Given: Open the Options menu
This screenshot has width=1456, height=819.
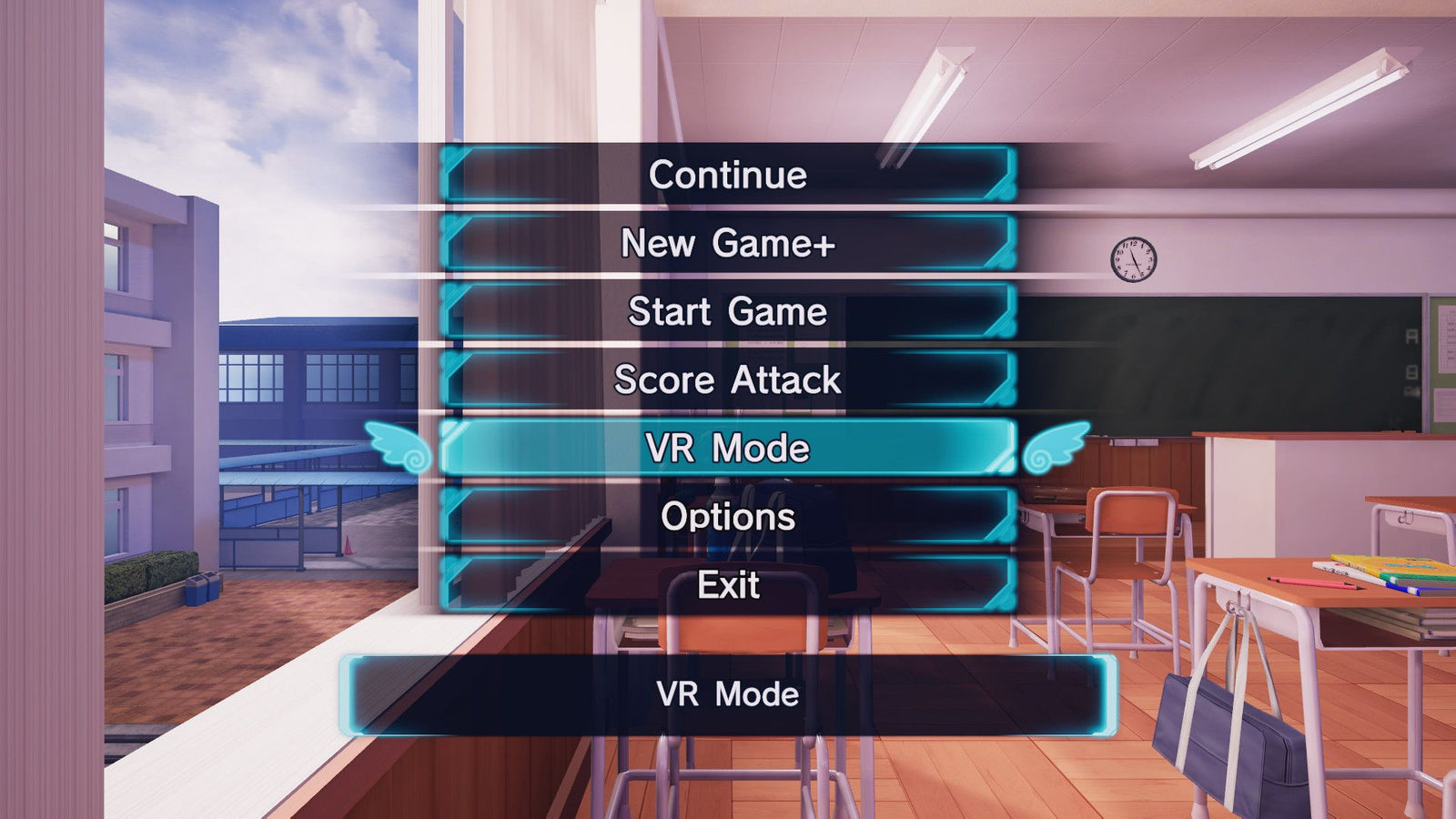Looking at the screenshot, I should coord(728,518).
